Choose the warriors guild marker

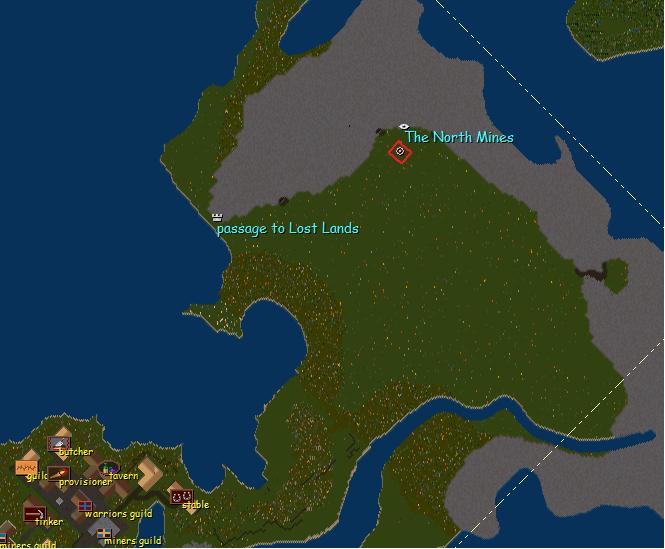pyautogui.click(x=85, y=506)
